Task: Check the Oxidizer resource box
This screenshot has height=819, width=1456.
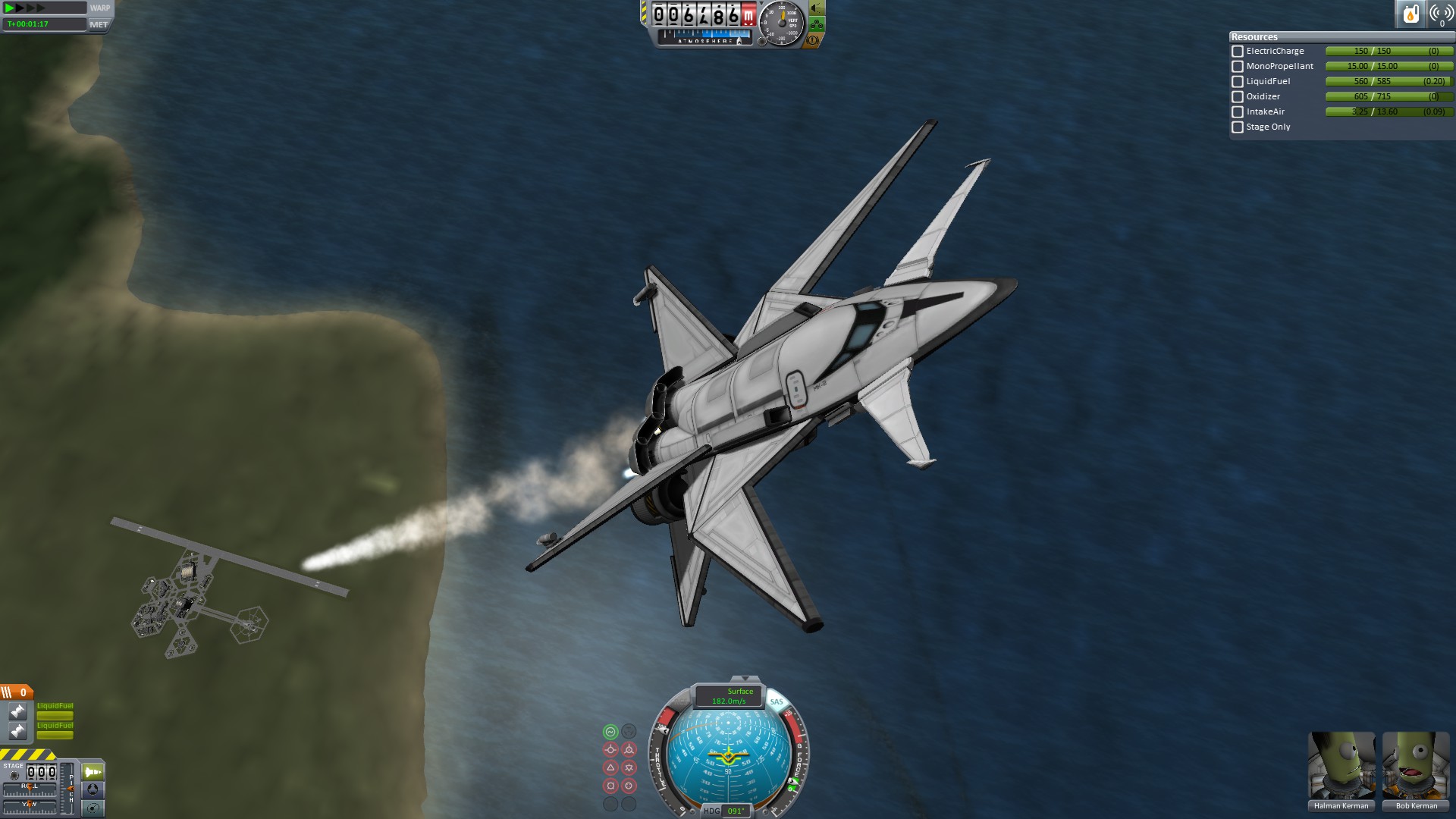Action: coord(1238,97)
